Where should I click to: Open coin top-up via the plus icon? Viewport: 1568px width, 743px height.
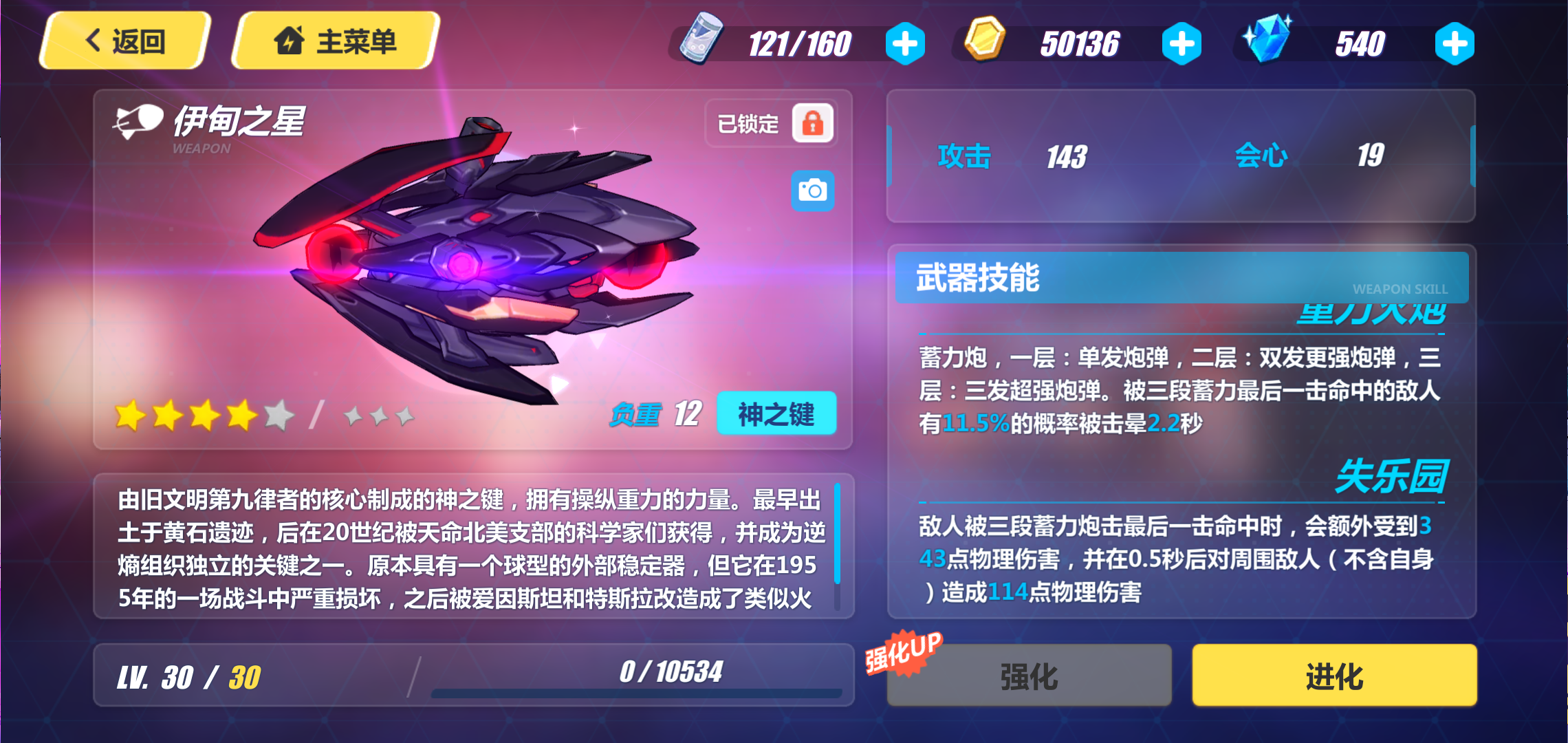pos(1181,43)
